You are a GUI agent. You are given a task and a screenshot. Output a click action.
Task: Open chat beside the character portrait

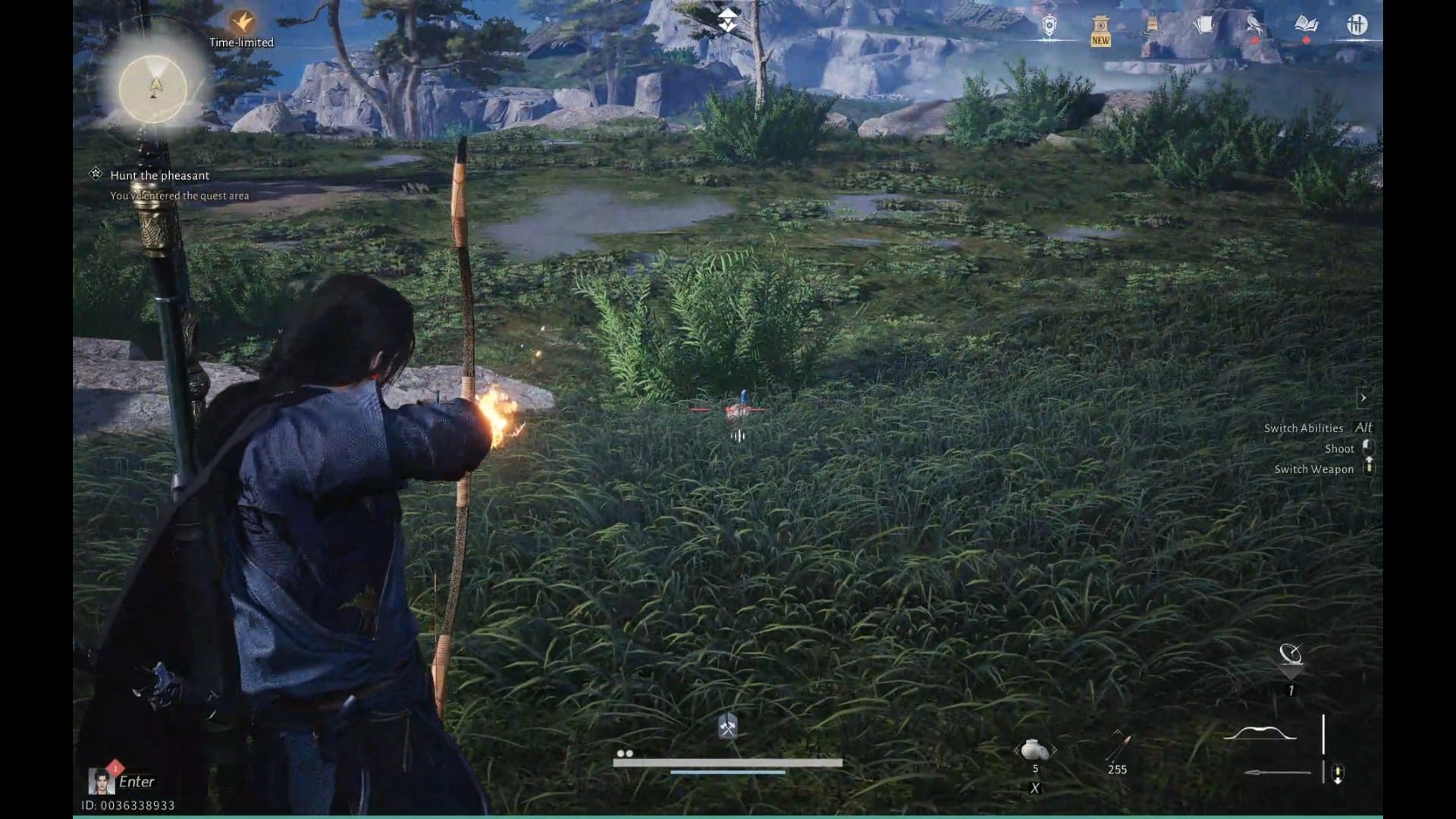[136, 781]
